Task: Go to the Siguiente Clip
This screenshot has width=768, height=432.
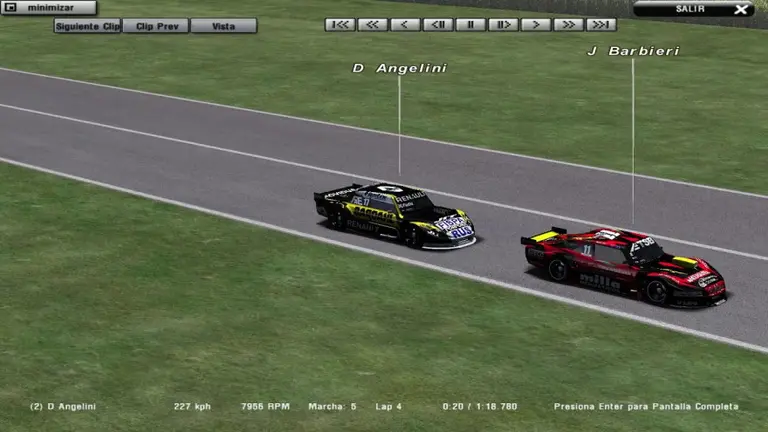Action: point(88,26)
